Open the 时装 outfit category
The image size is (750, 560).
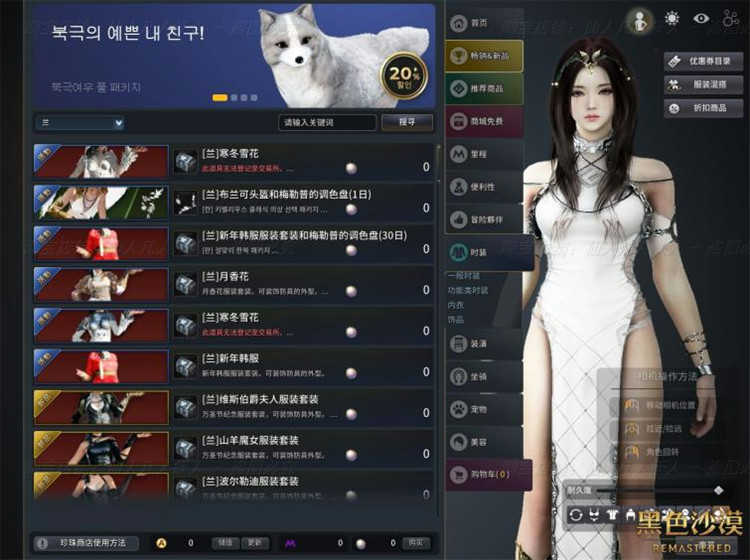pyautogui.click(x=483, y=252)
